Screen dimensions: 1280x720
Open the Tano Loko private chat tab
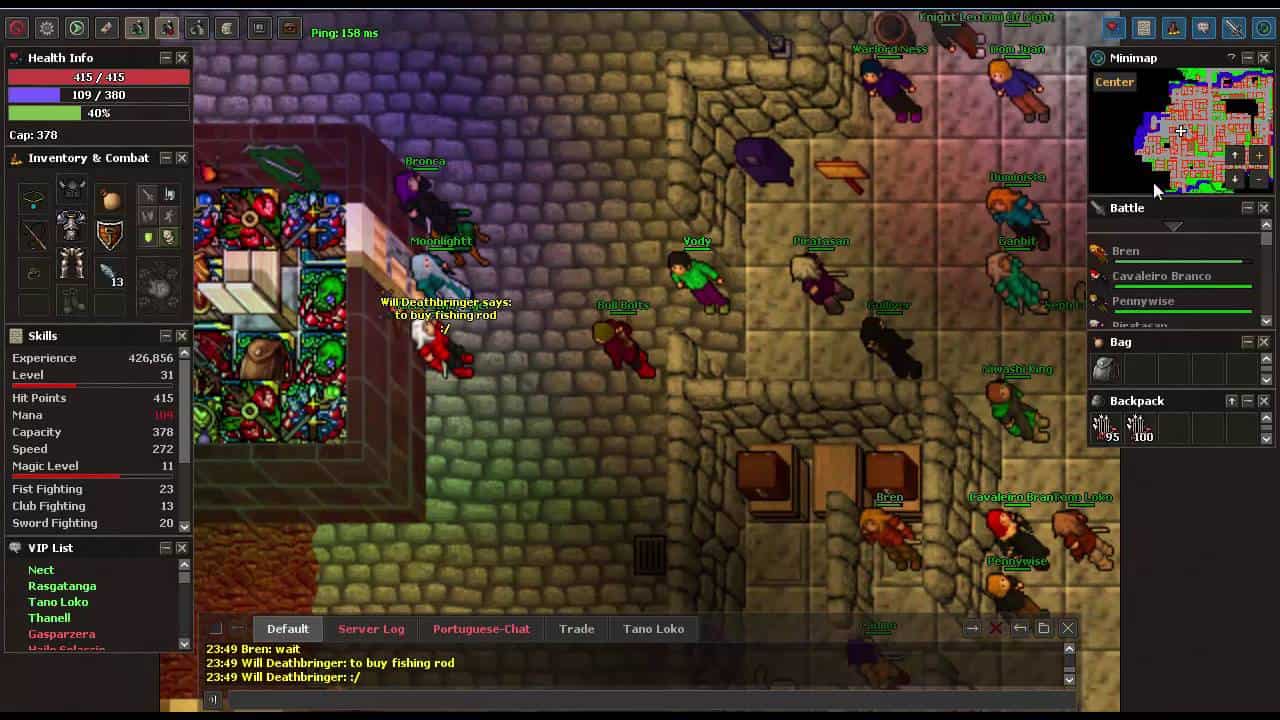coord(653,629)
